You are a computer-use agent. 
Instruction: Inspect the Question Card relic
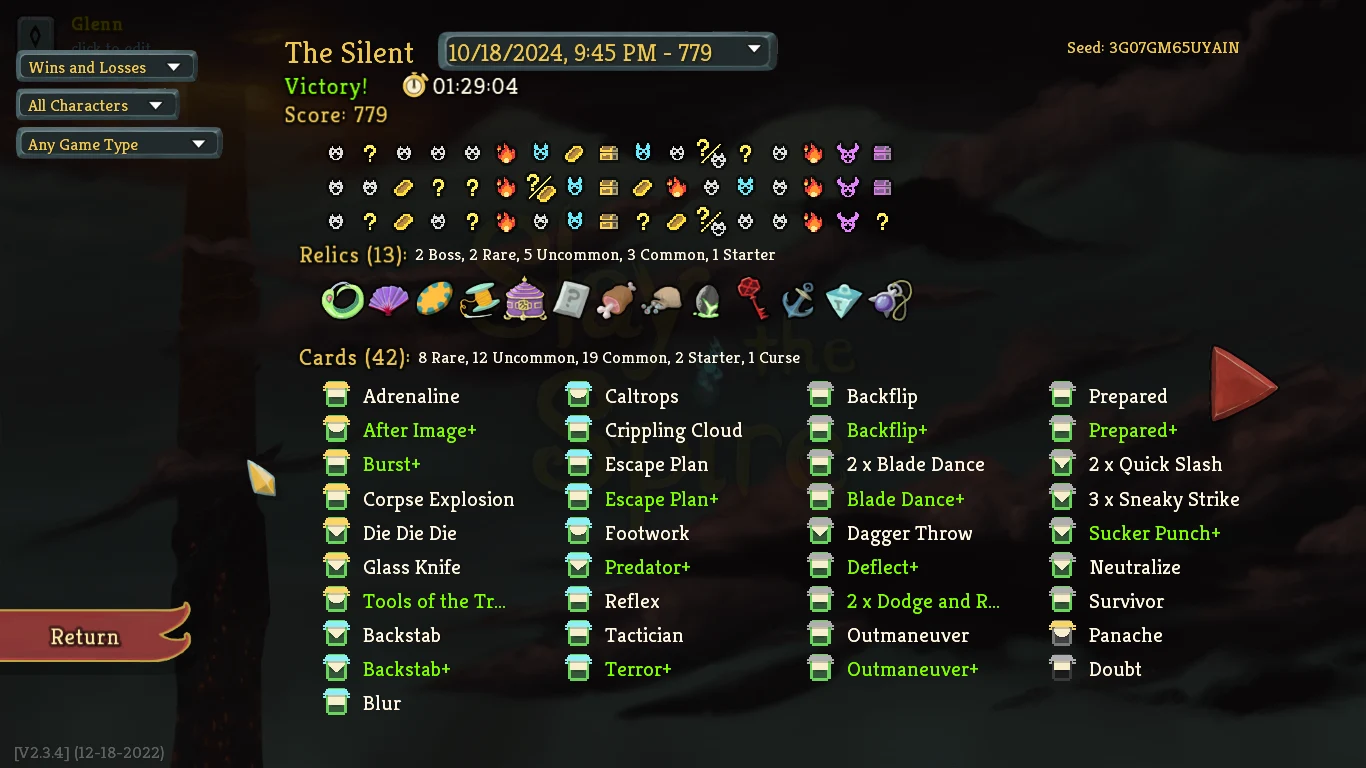click(x=571, y=299)
